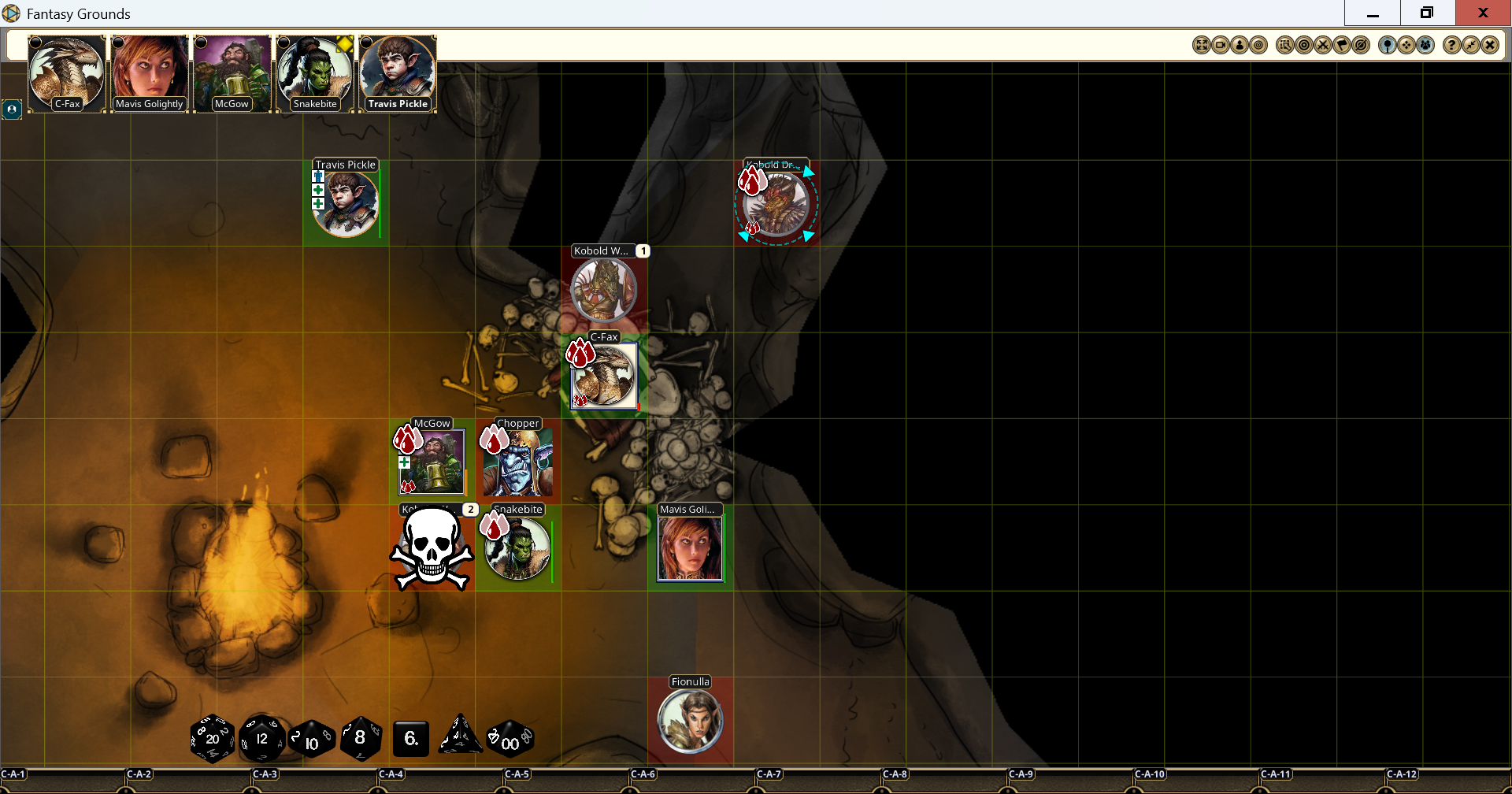Click the Snakebite token on the map
Image resolution: width=1512 pixels, height=794 pixels.
coord(517,549)
